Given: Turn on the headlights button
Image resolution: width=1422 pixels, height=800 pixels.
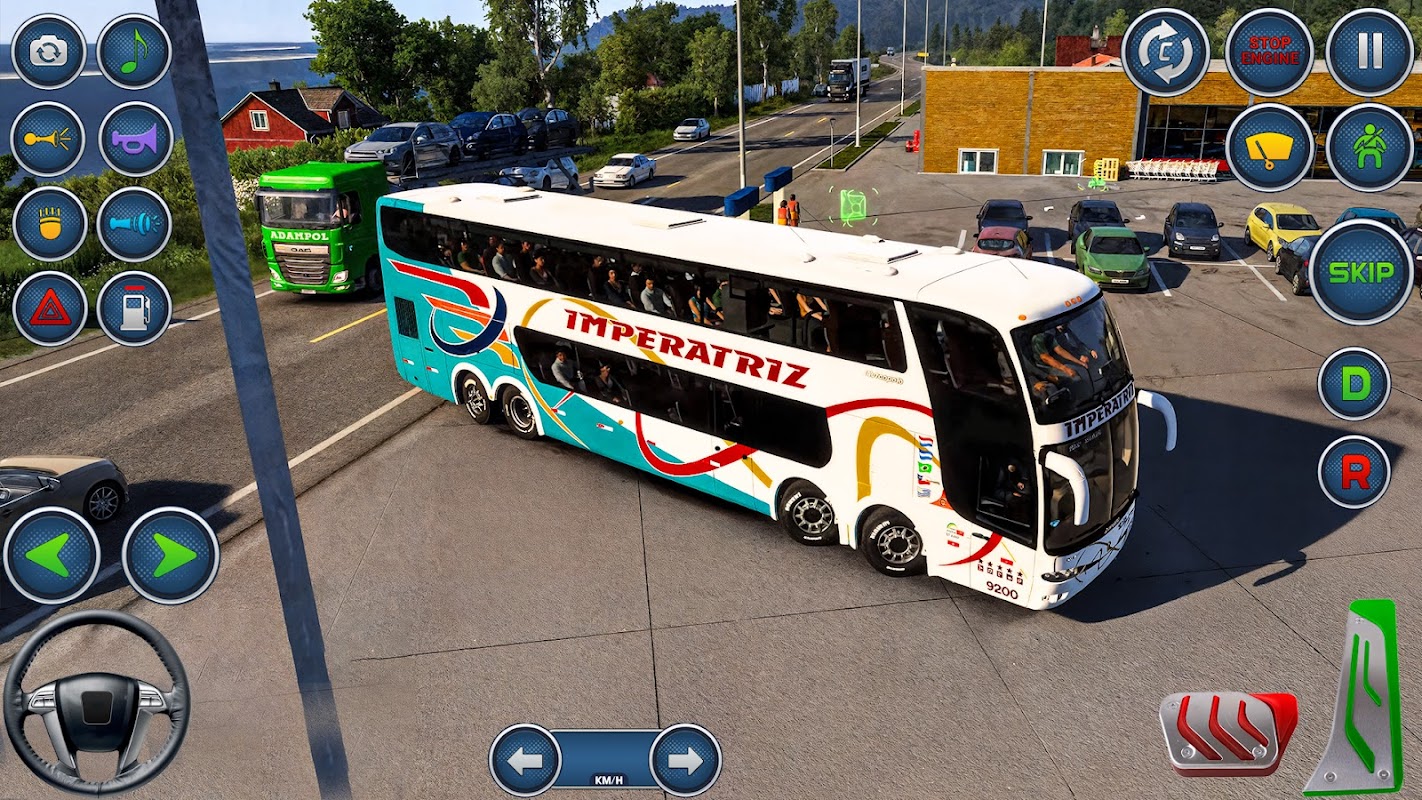Looking at the screenshot, I should [50, 224].
